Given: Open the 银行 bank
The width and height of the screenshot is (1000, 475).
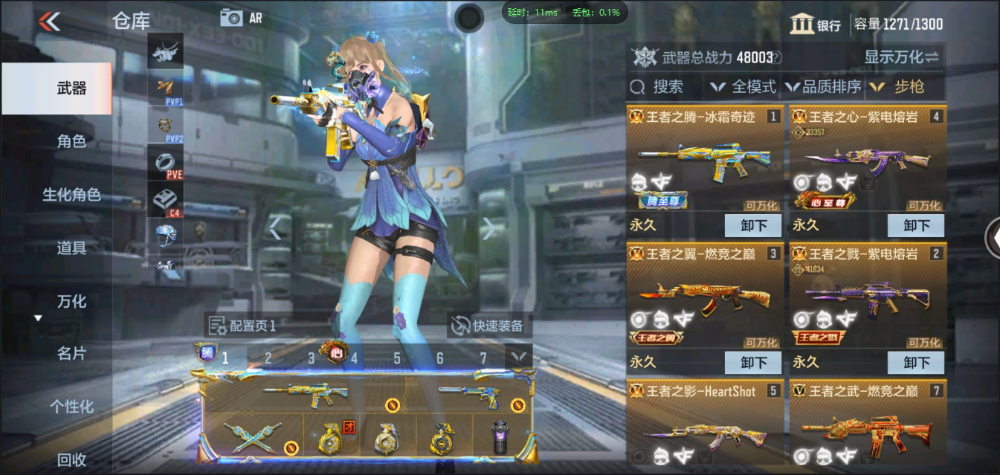Looking at the screenshot, I should click(x=815, y=24).
